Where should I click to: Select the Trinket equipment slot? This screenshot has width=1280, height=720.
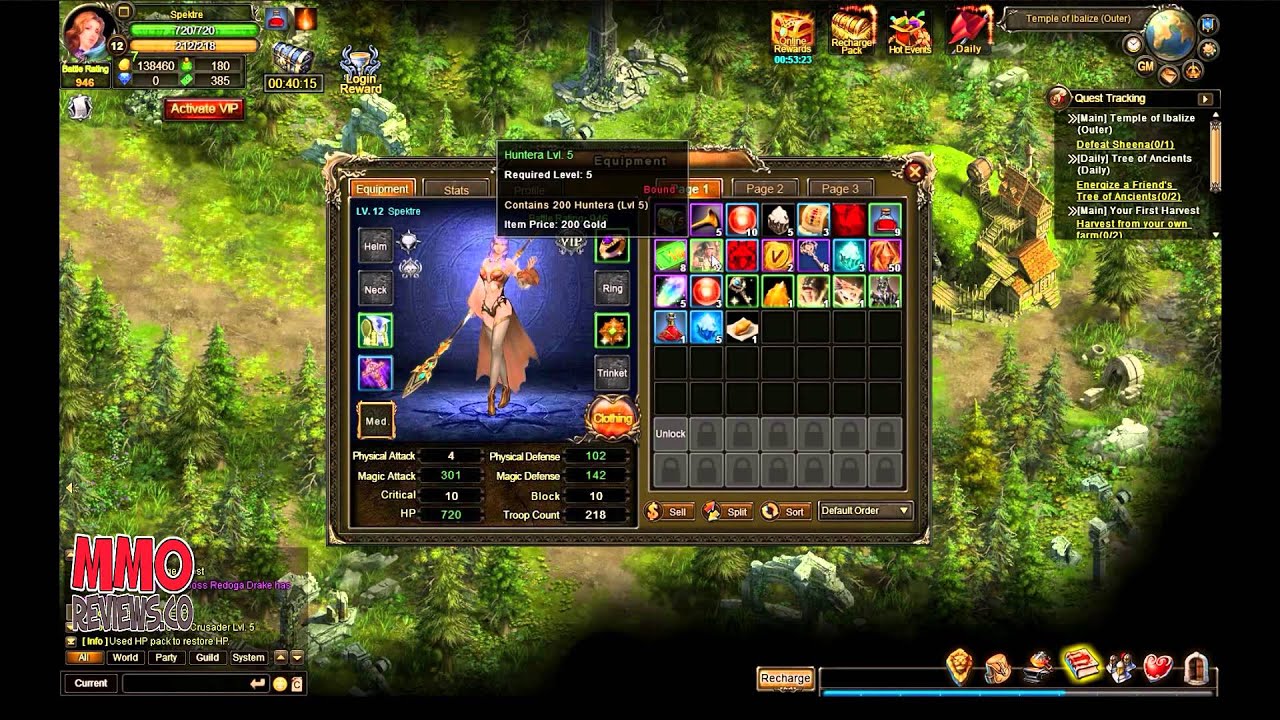tap(612, 373)
